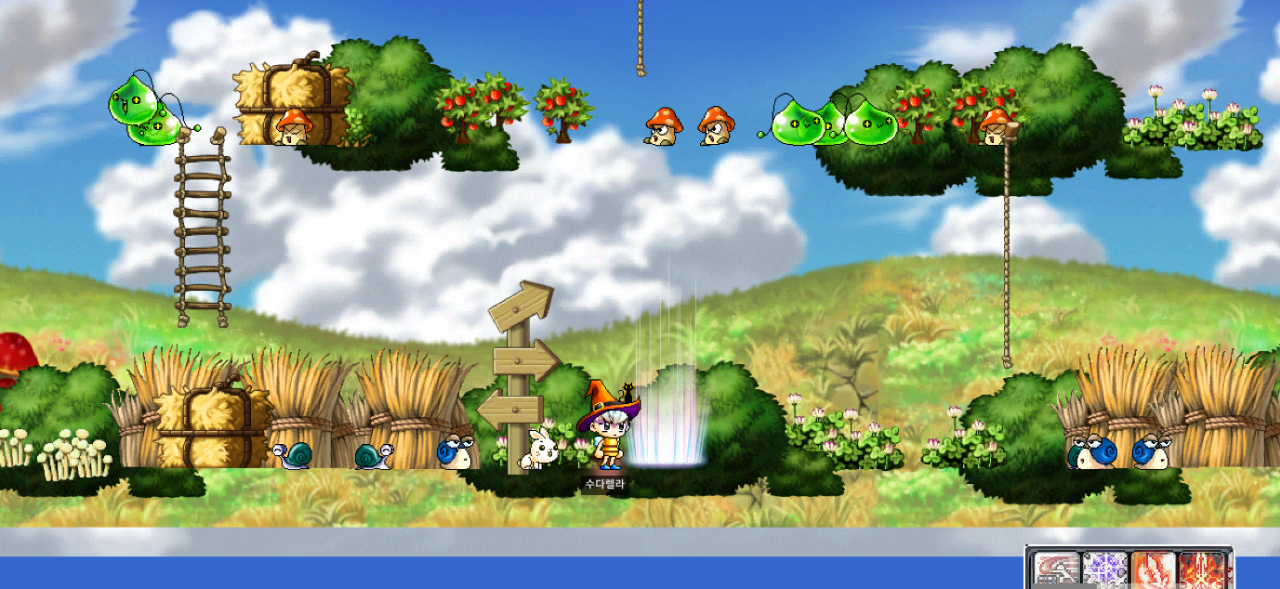This screenshot has height=589, width=1280.
Task: Activate the red-and-white swirl skill icon
Action: (1056, 571)
